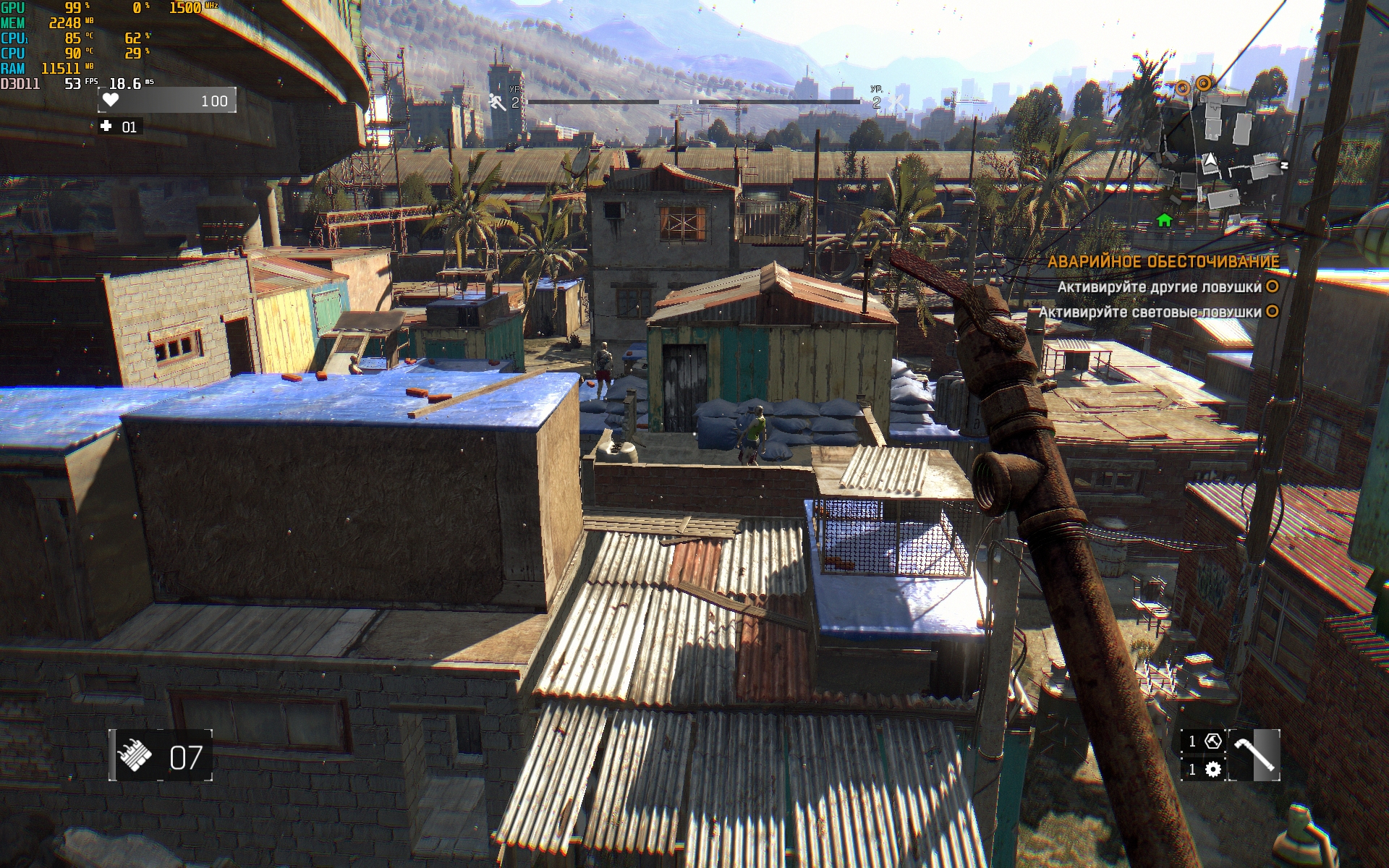The height and width of the screenshot is (868, 1389).
Task: Click the medkit cross icon
Action: tap(106, 127)
